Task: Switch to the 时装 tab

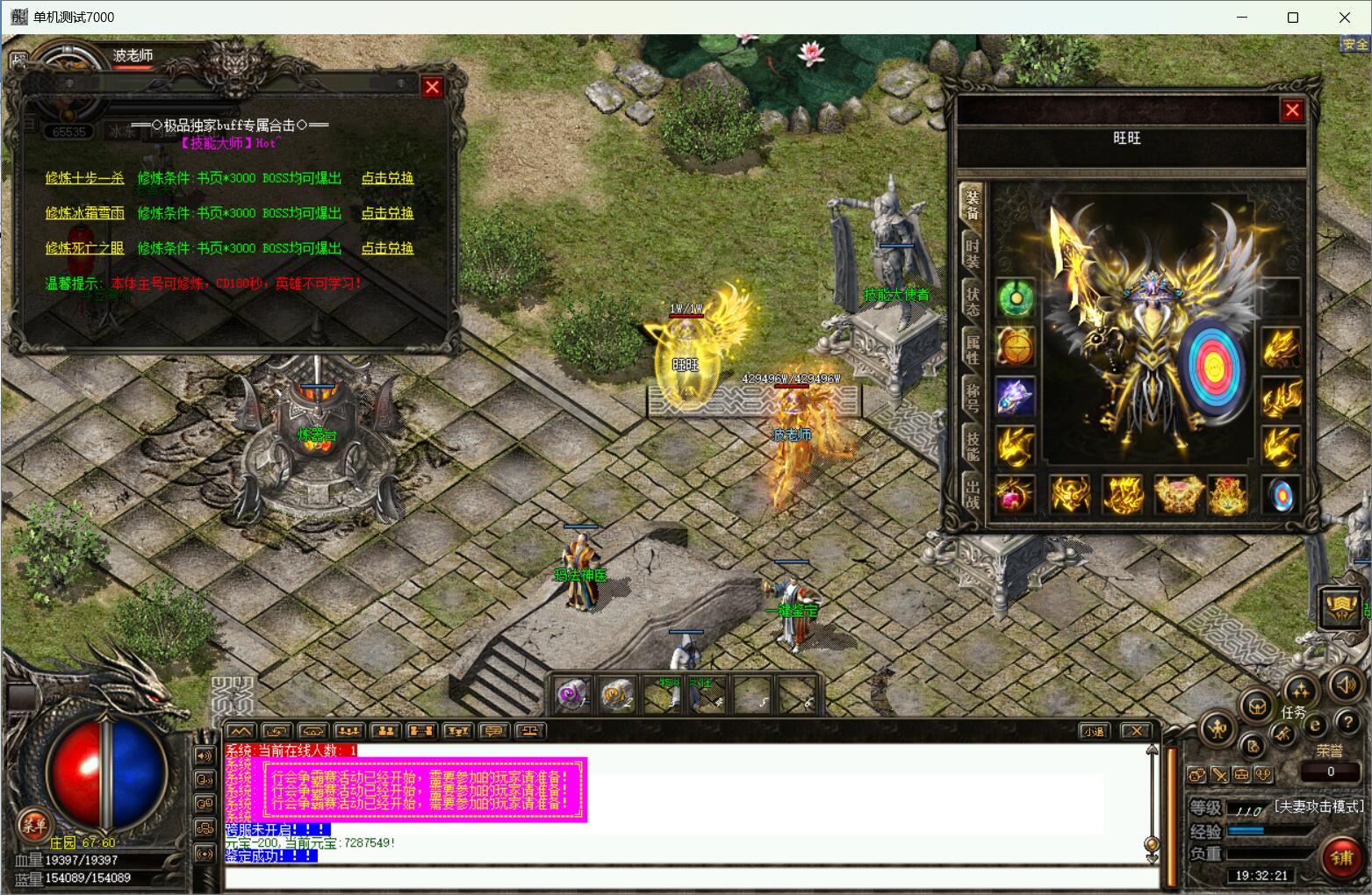Action: click(x=972, y=252)
